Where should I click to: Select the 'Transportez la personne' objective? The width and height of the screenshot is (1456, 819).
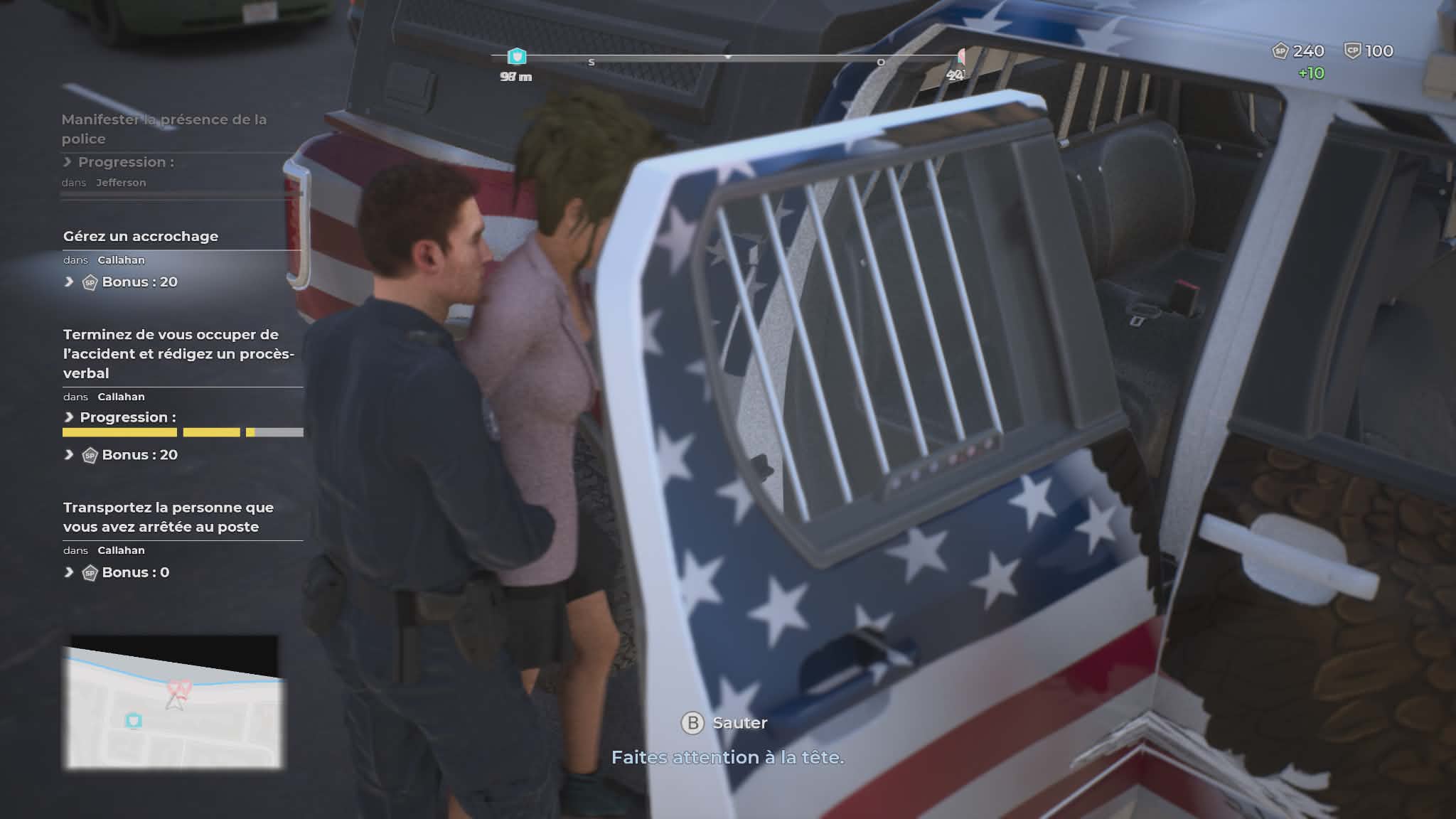[168, 517]
